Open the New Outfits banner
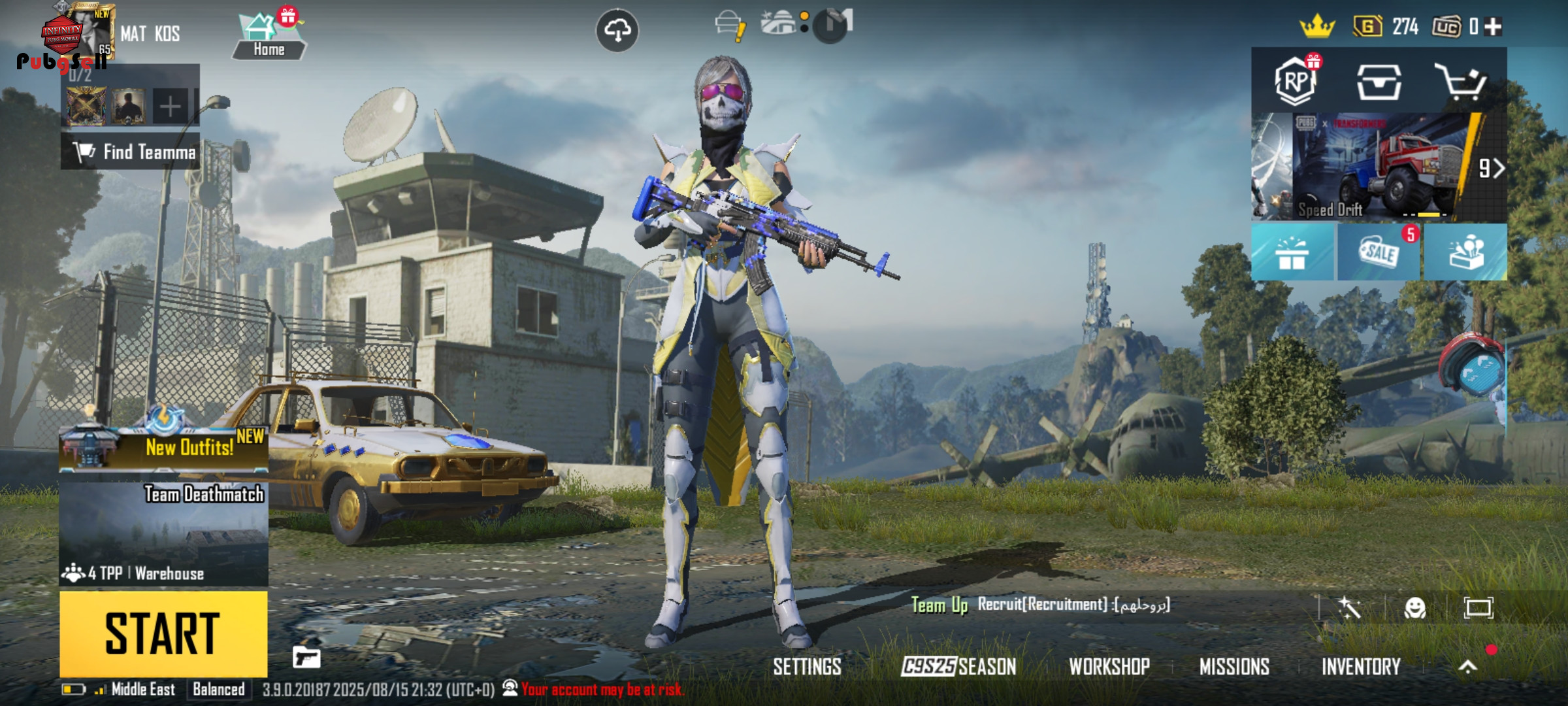The width and height of the screenshot is (1568, 706). (163, 446)
